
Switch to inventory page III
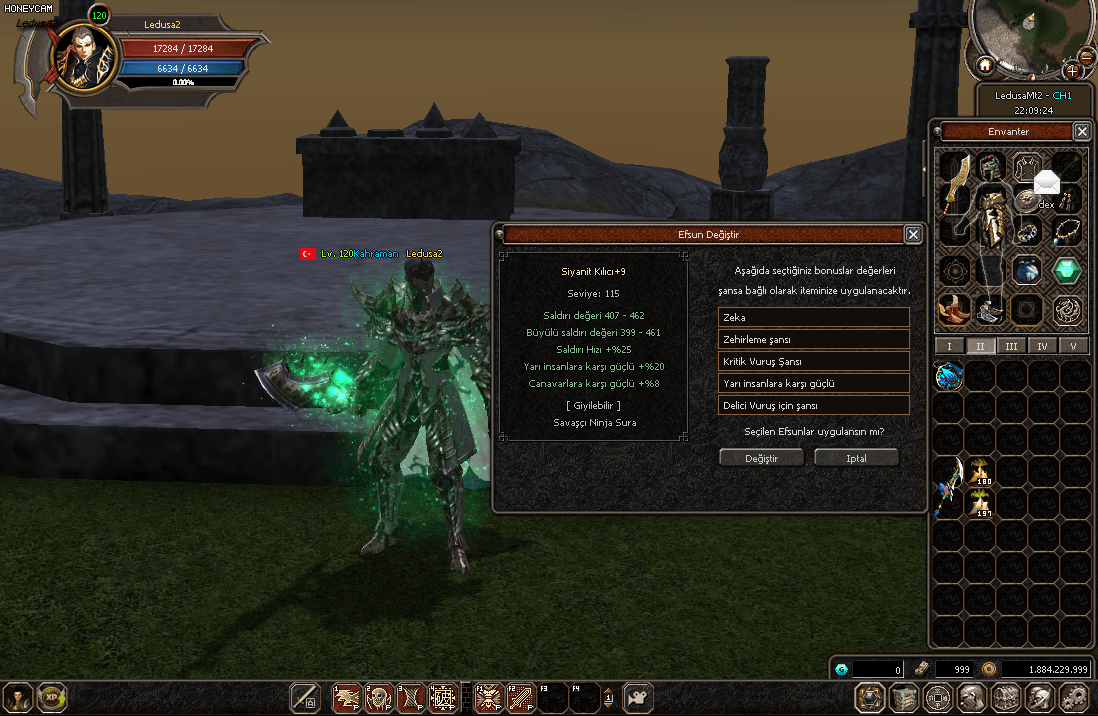click(x=1011, y=346)
